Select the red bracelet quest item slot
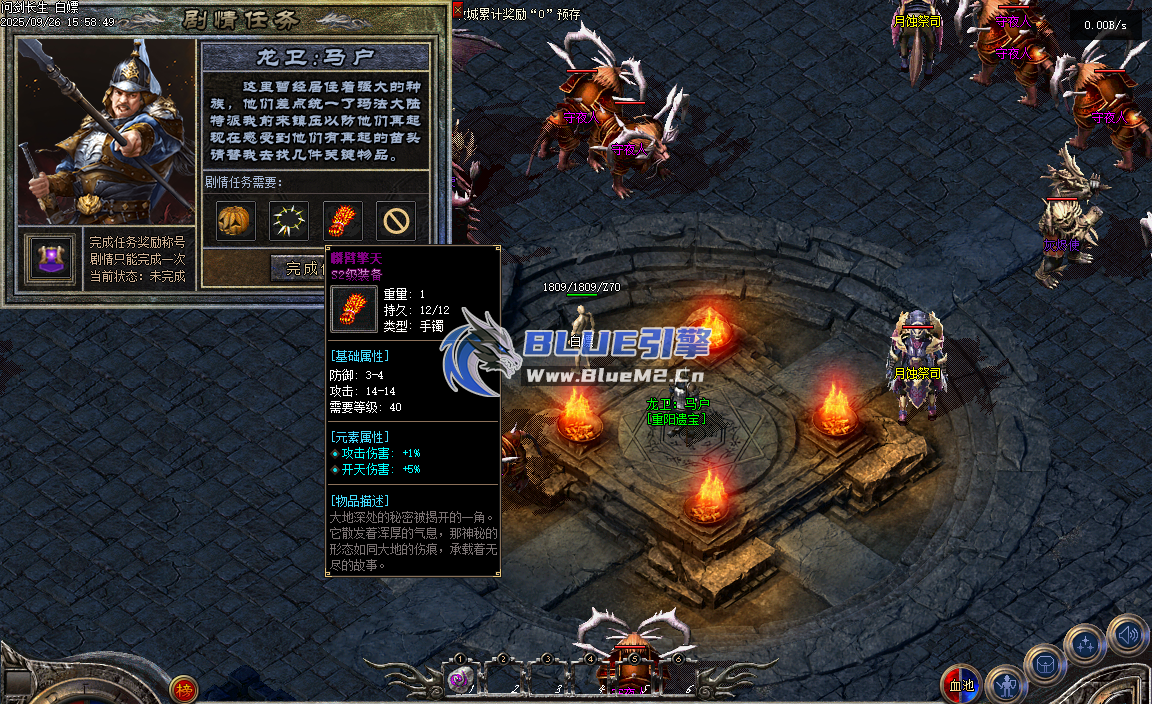Screen dimensions: 1152x704 pos(343,220)
